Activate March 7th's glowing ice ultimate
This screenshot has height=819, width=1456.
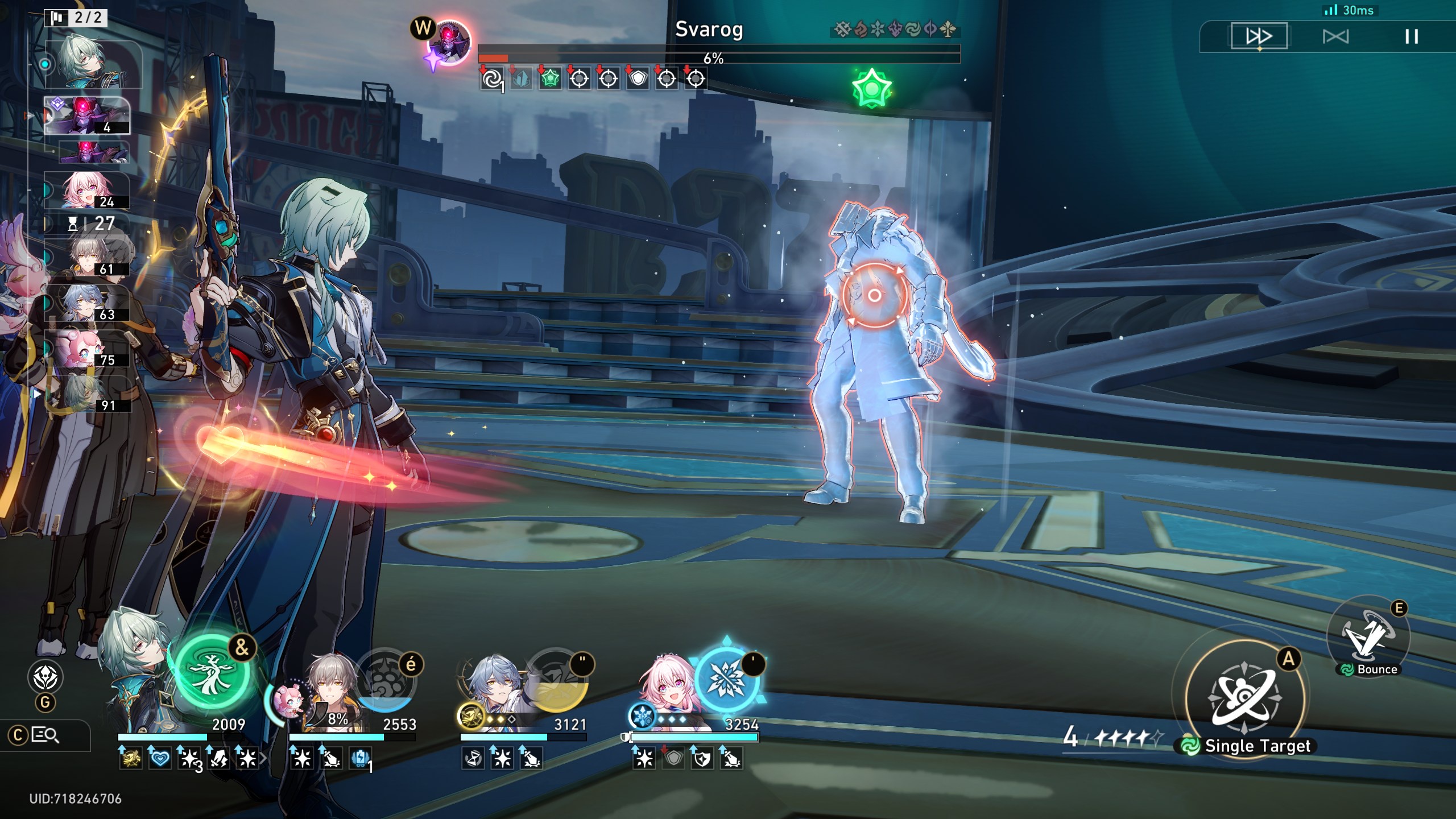(x=726, y=679)
